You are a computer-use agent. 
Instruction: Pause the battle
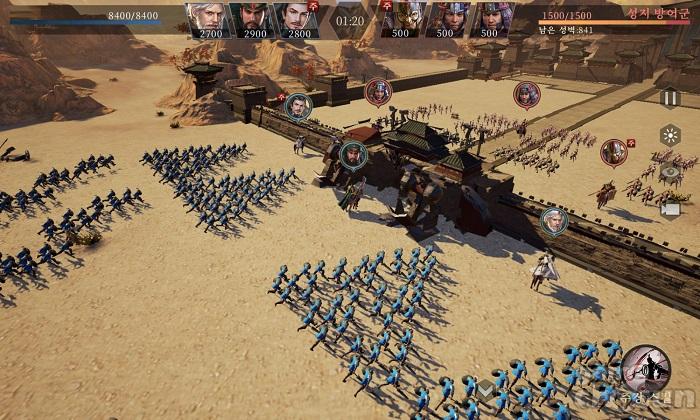670,97
